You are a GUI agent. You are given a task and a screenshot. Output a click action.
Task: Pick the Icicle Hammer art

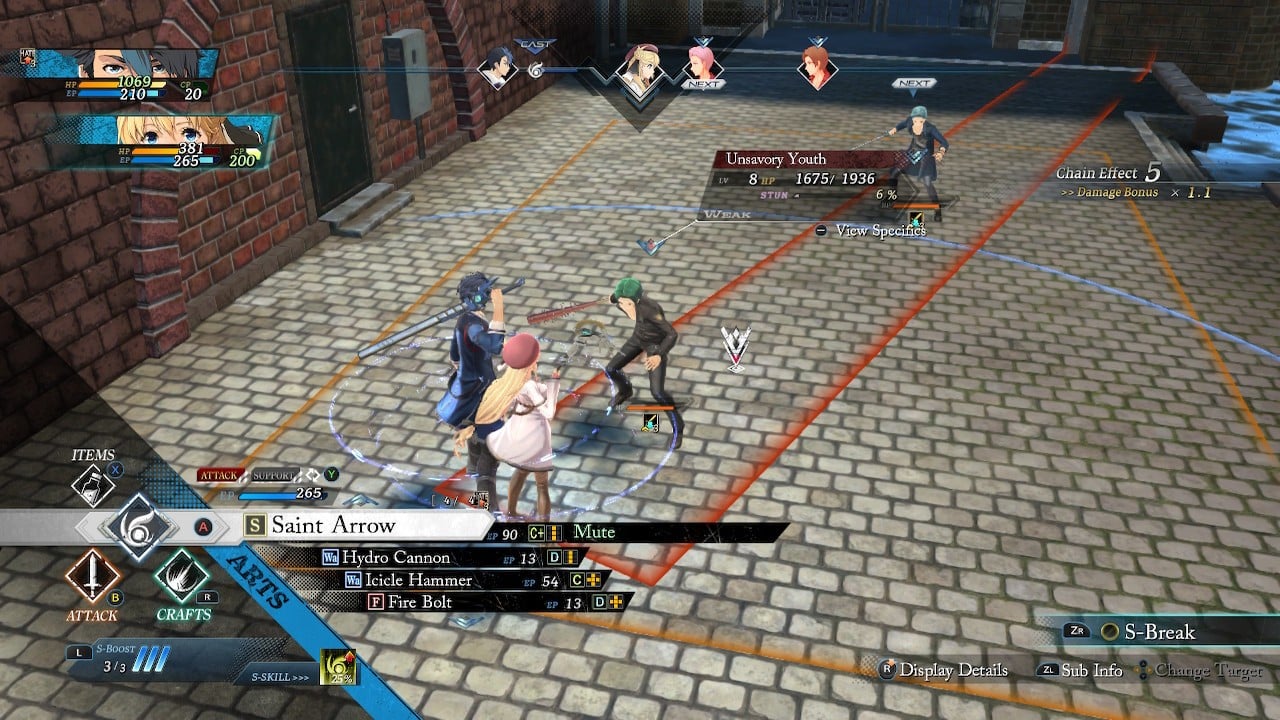click(418, 580)
